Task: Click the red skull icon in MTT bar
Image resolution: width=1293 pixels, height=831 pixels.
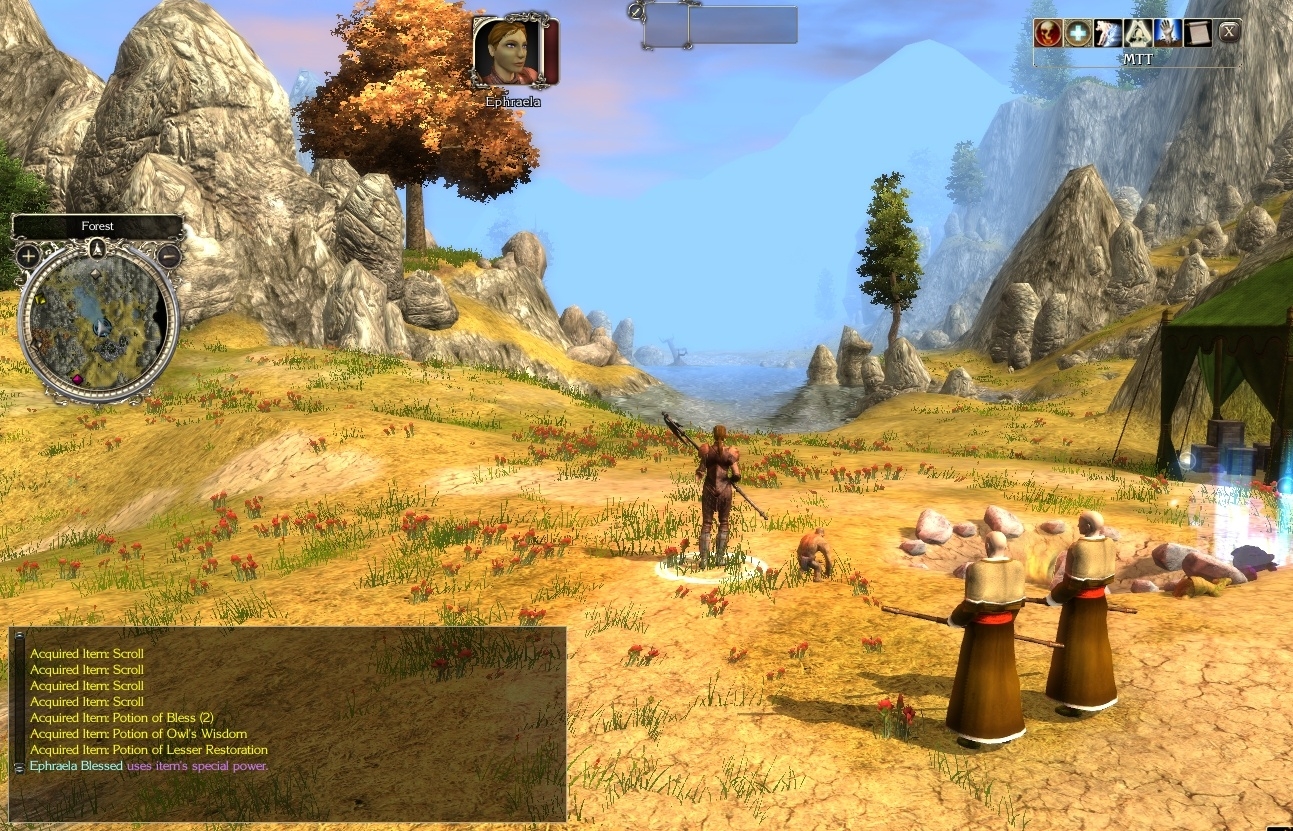Action: [1048, 33]
